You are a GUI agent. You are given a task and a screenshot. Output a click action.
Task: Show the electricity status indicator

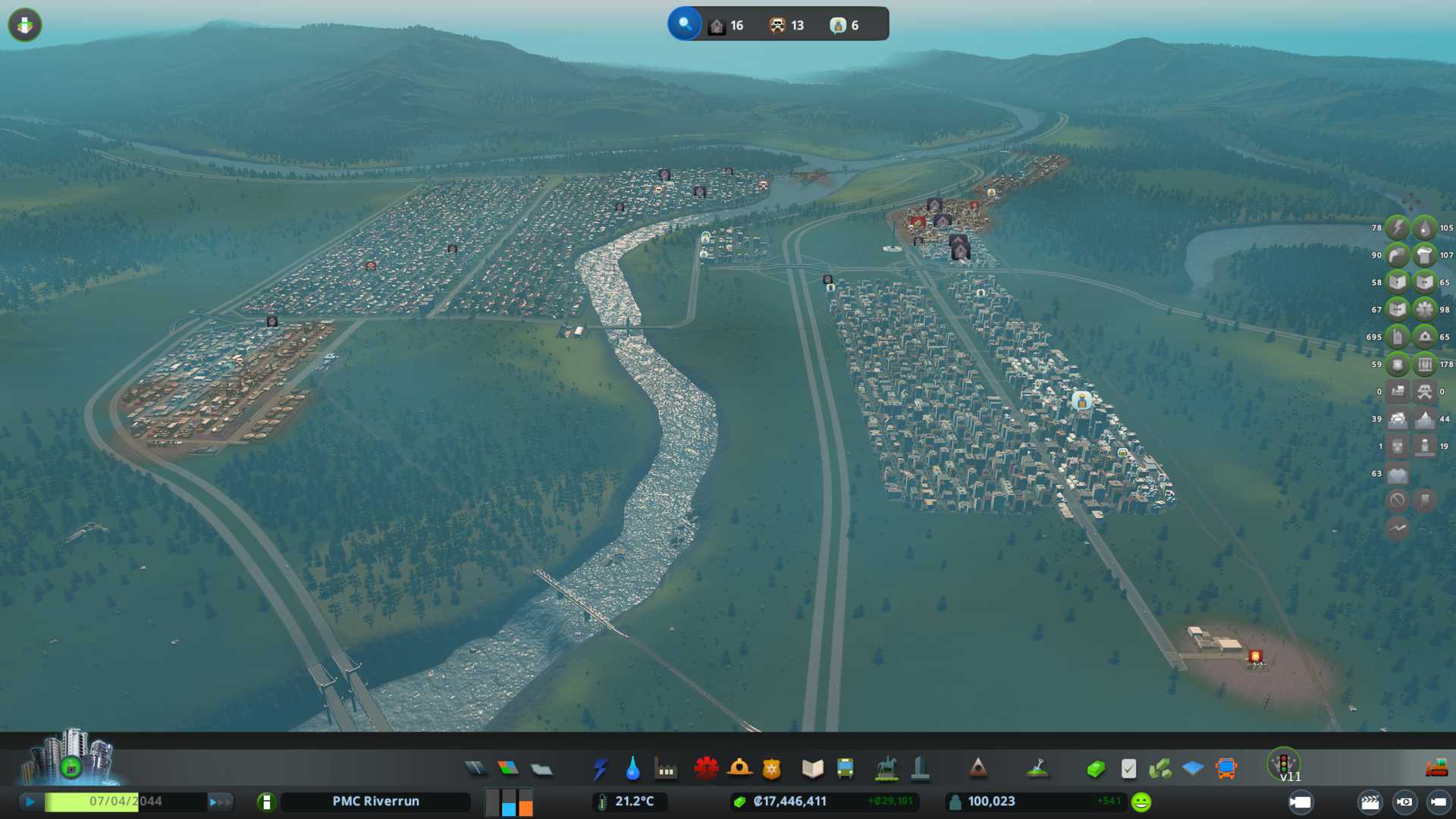(x=1397, y=227)
